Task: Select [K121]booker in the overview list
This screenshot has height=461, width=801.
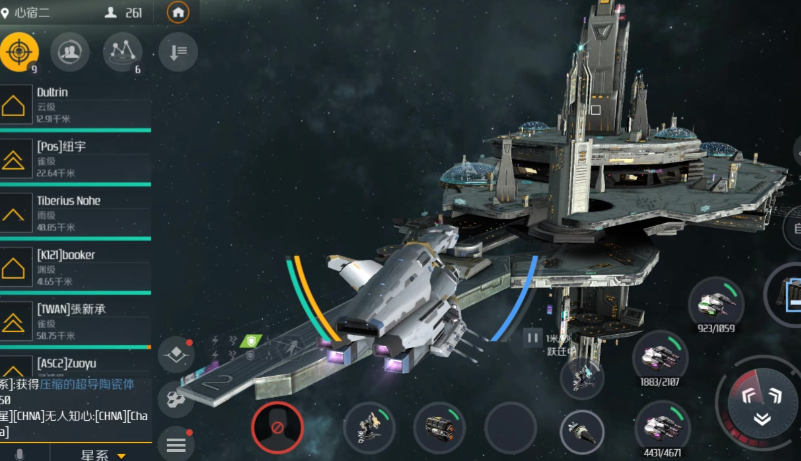Action: pos(75,268)
